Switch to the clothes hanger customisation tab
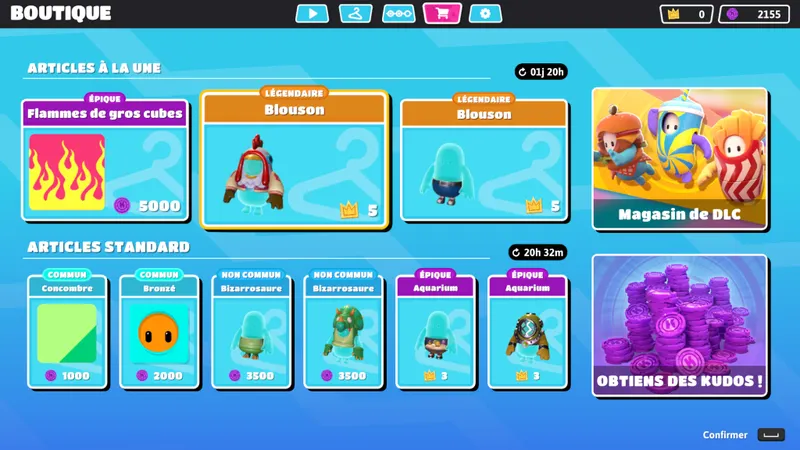Image resolution: width=800 pixels, height=450 pixels. [x=355, y=14]
